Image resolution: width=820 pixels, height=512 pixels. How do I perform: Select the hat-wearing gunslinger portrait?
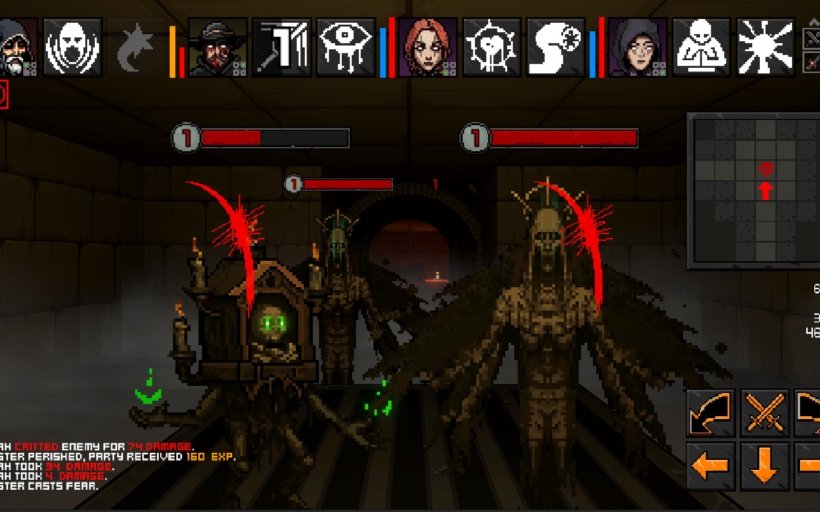pyautogui.click(x=218, y=47)
